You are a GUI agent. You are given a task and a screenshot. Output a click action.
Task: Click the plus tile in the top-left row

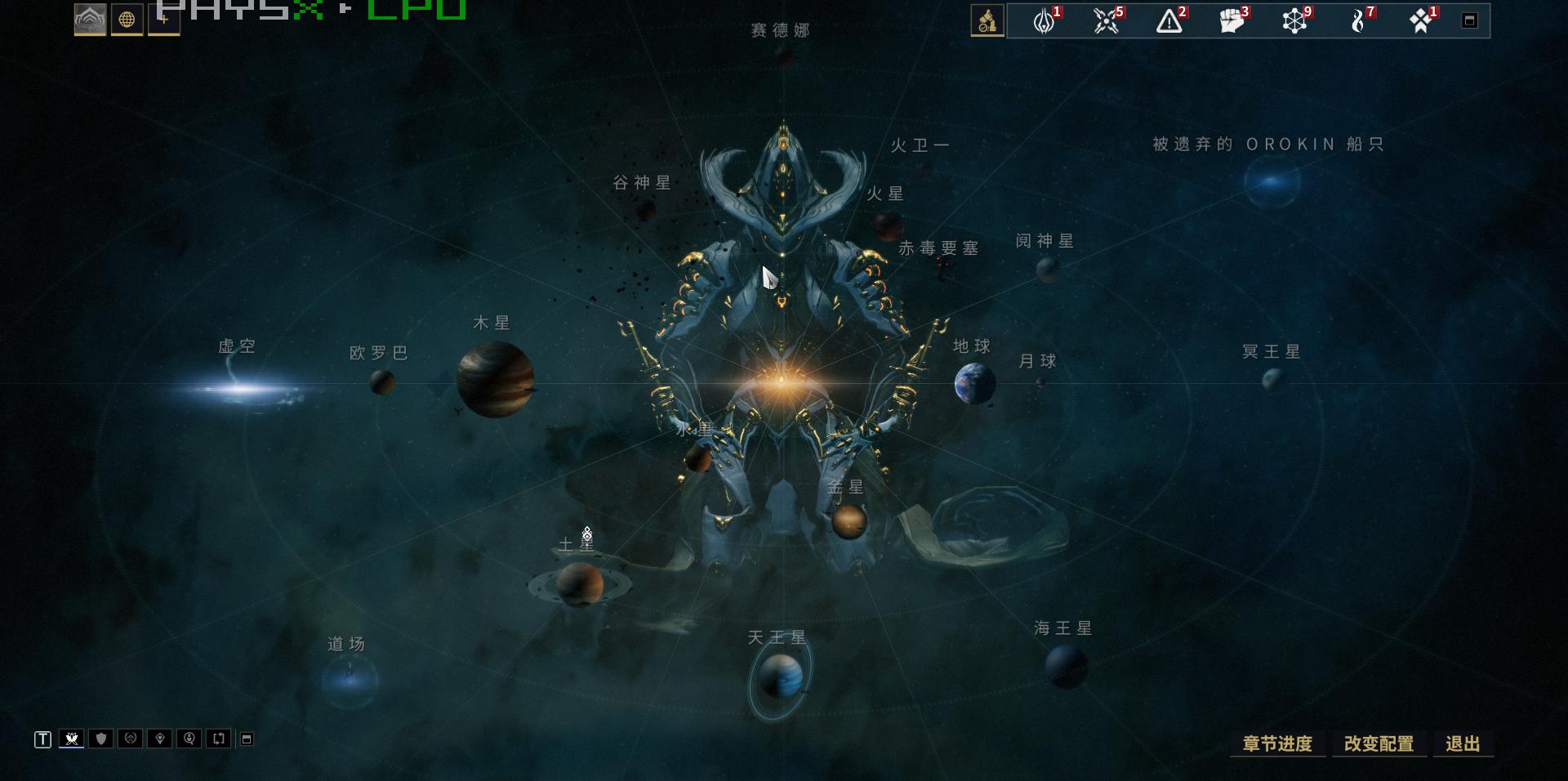[x=164, y=18]
